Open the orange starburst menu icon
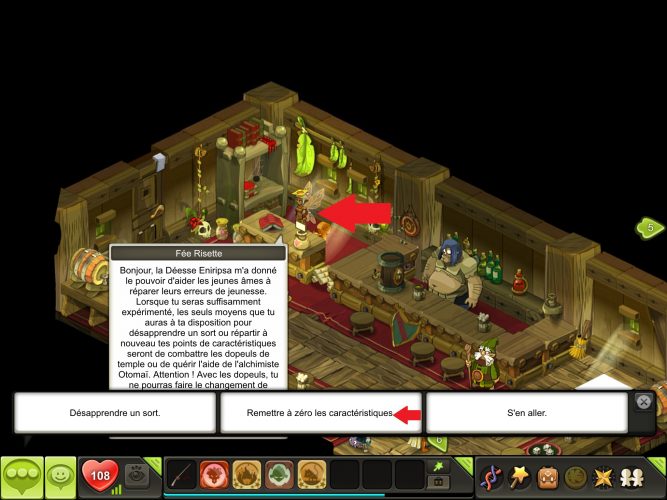This screenshot has width=667, height=500. [604, 476]
